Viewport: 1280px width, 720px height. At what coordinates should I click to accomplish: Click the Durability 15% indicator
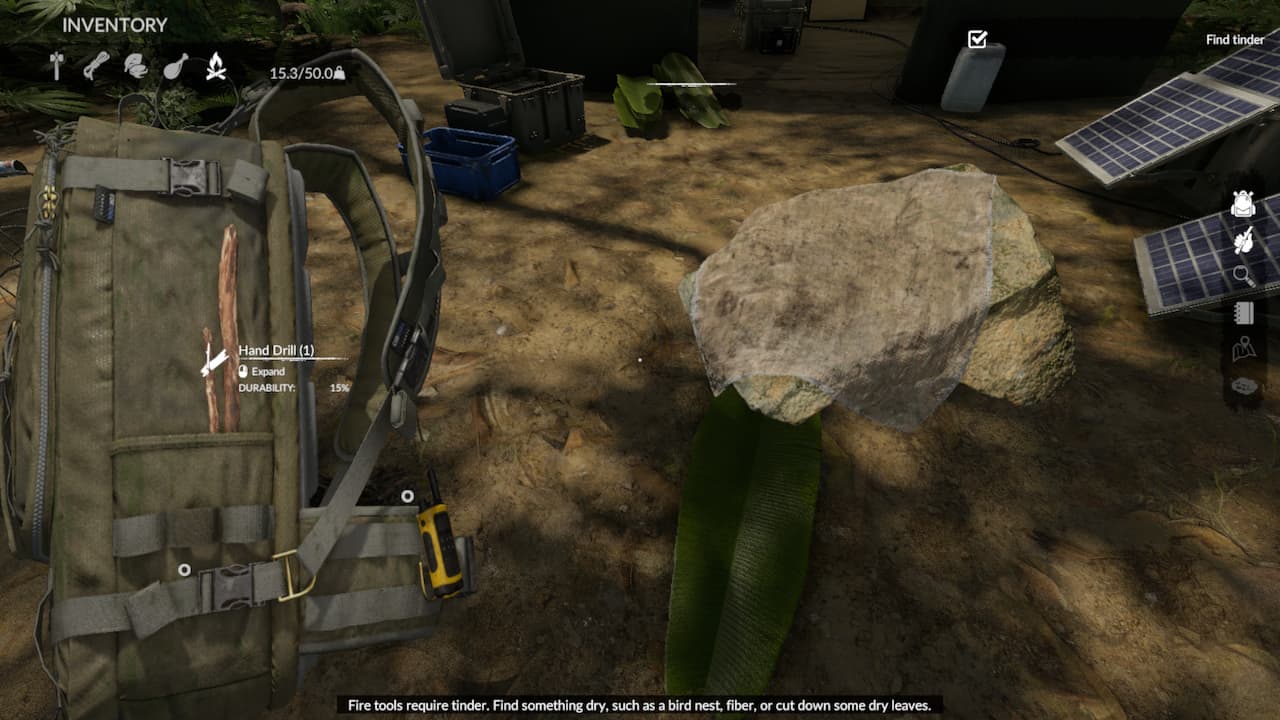click(x=339, y=386)
